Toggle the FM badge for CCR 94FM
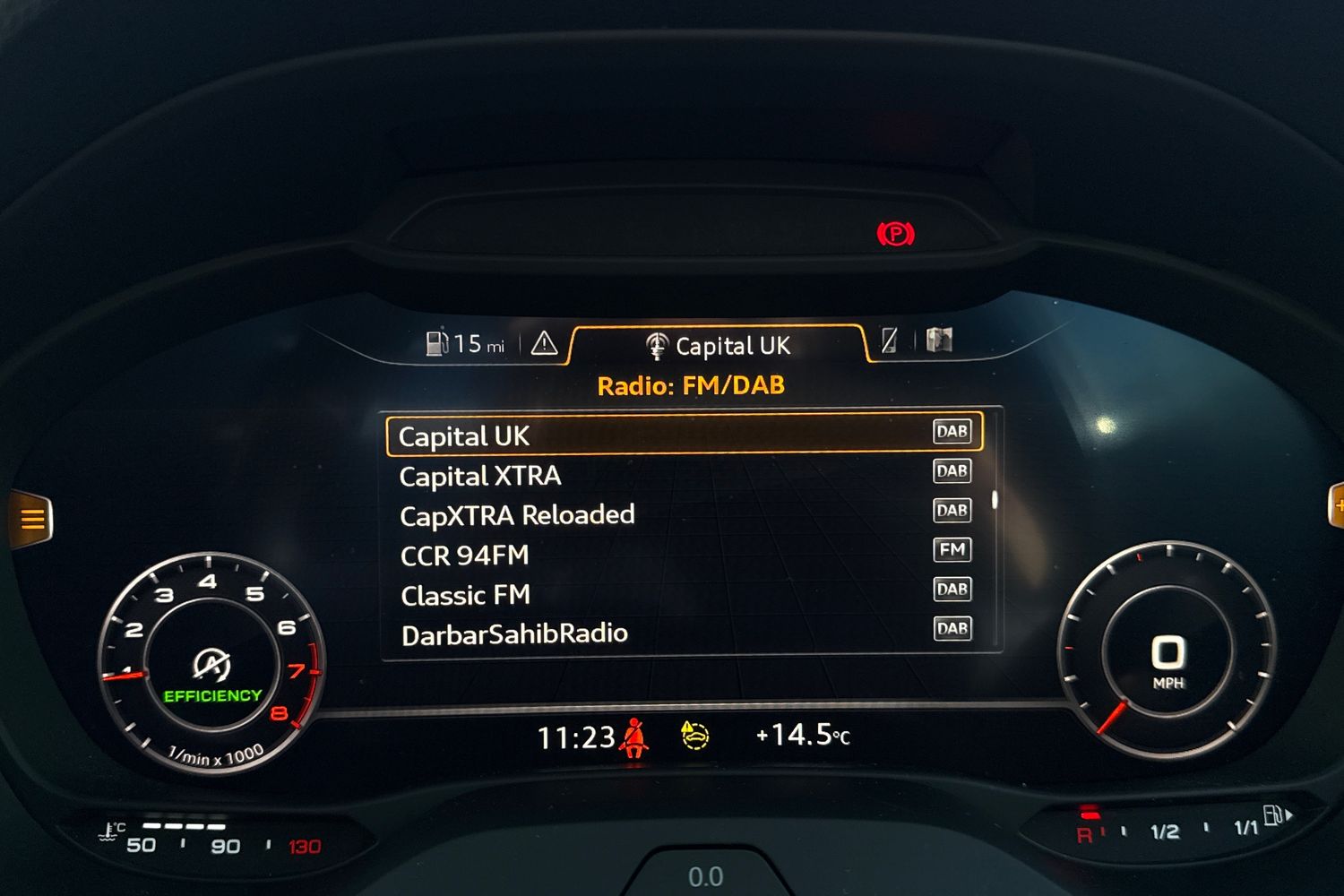1344x896 pixels. [x=952, y=549]
